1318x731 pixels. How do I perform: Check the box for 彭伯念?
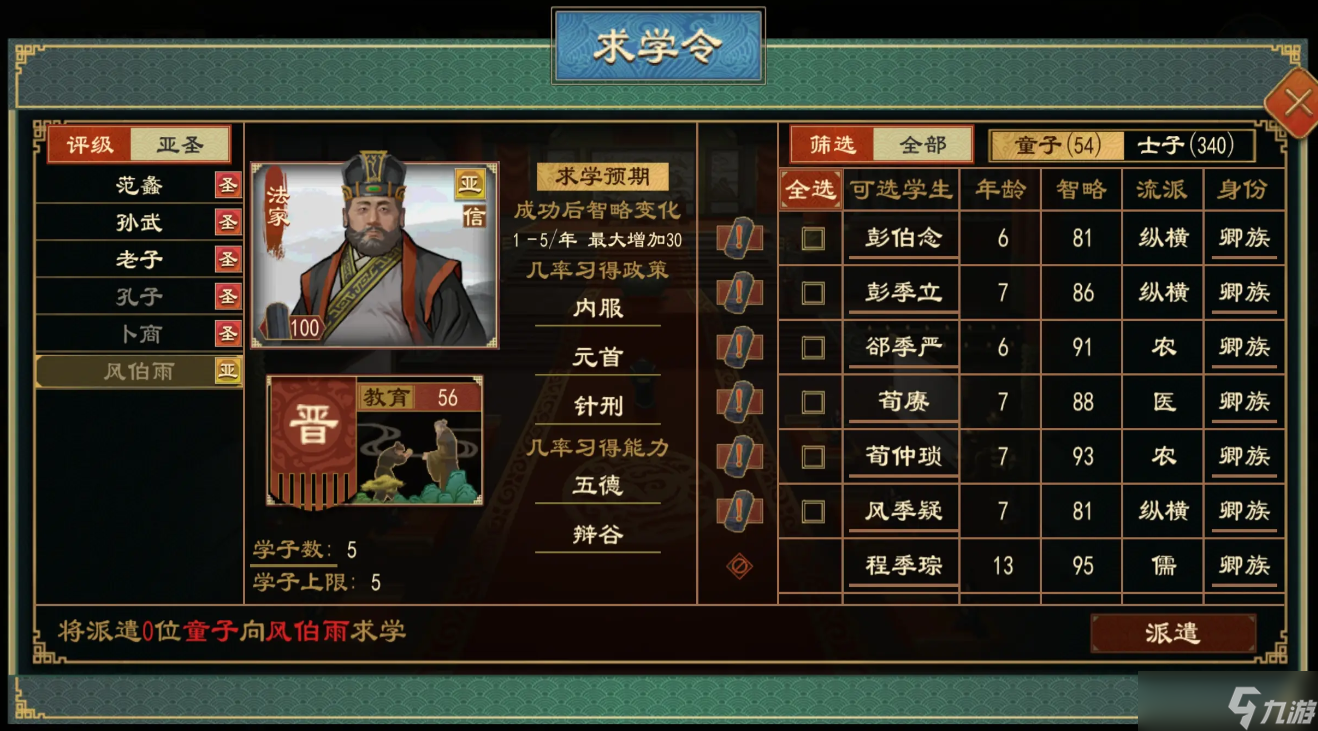[x=813, y=238]
